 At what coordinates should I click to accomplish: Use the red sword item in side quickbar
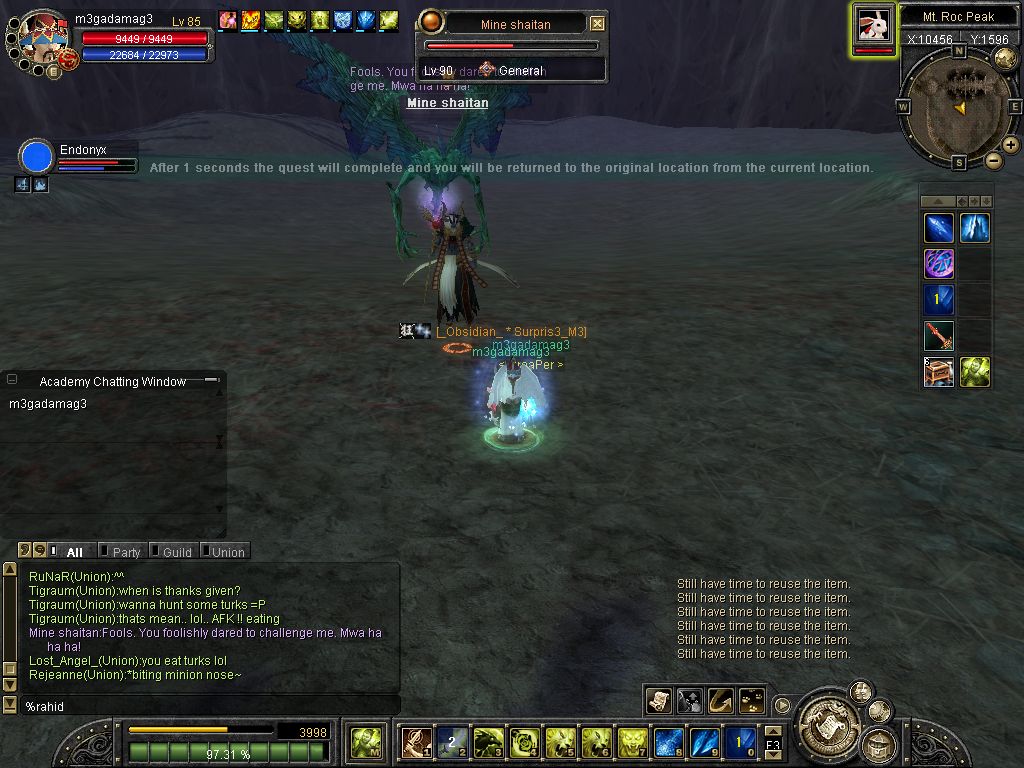pyautogui.click(x=939, y=336)
